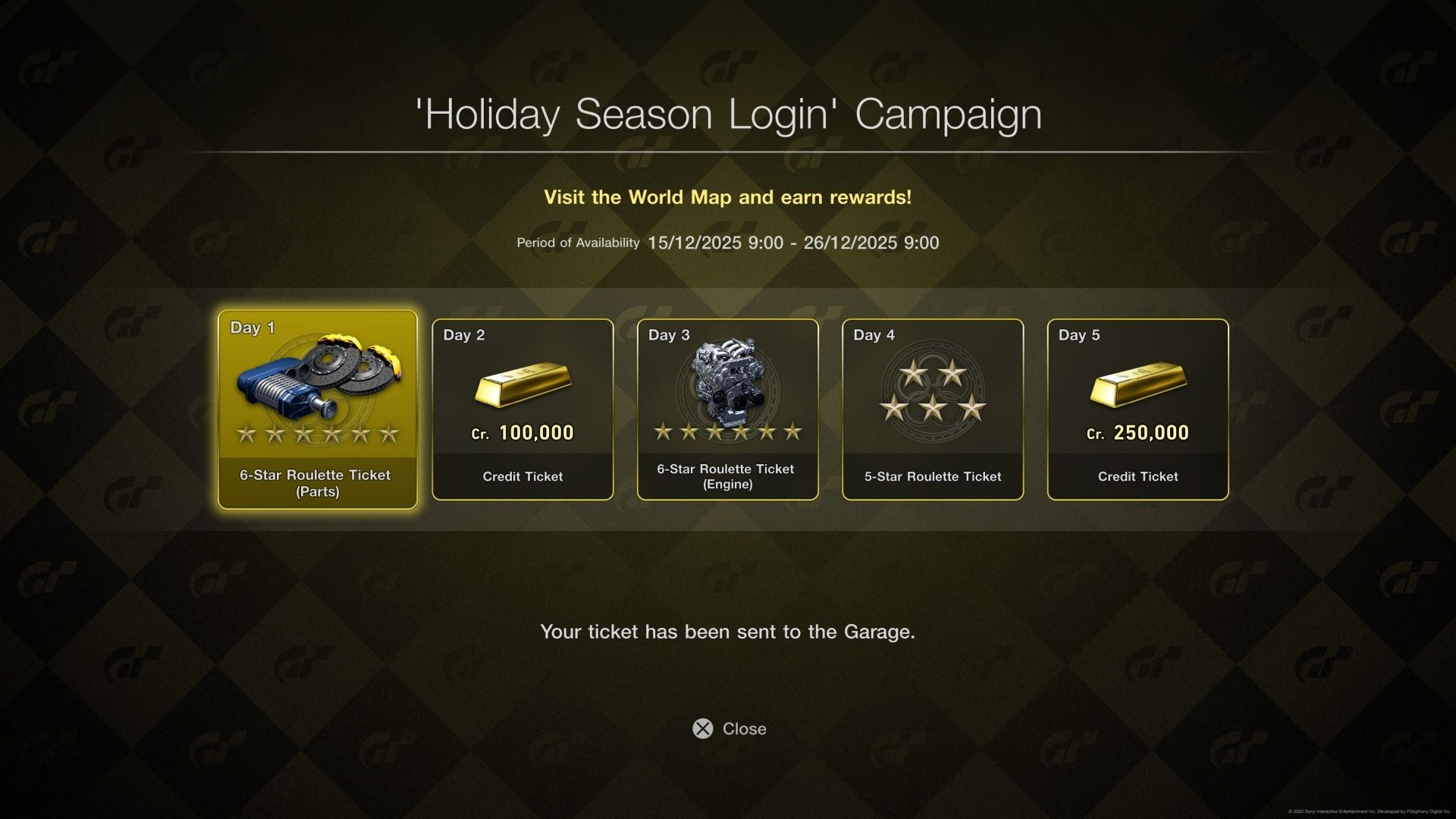Click the X cross icon beside Close
This screenshot has height=819, width=1456.
pos(701,729)
